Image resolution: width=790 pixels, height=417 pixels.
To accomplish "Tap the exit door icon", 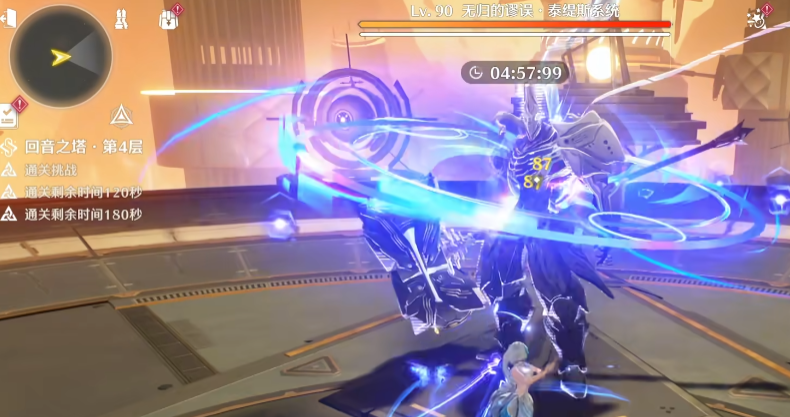I will click(x=8, y=17).
